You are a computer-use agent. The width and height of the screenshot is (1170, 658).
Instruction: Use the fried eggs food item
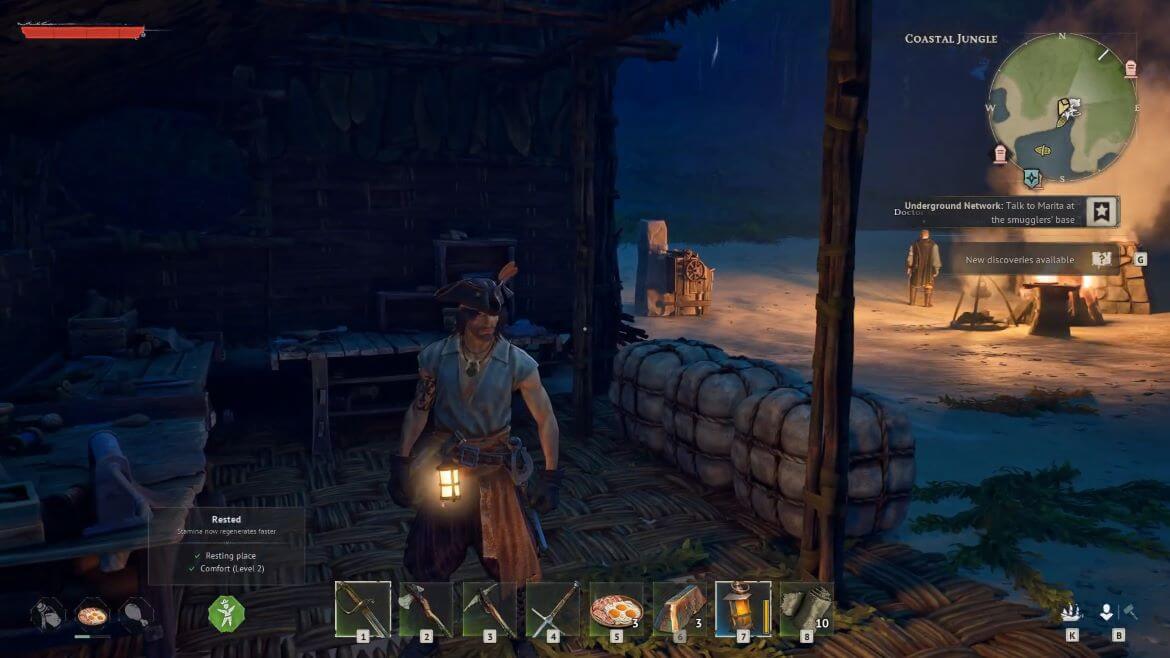click(x=616, y=608)
